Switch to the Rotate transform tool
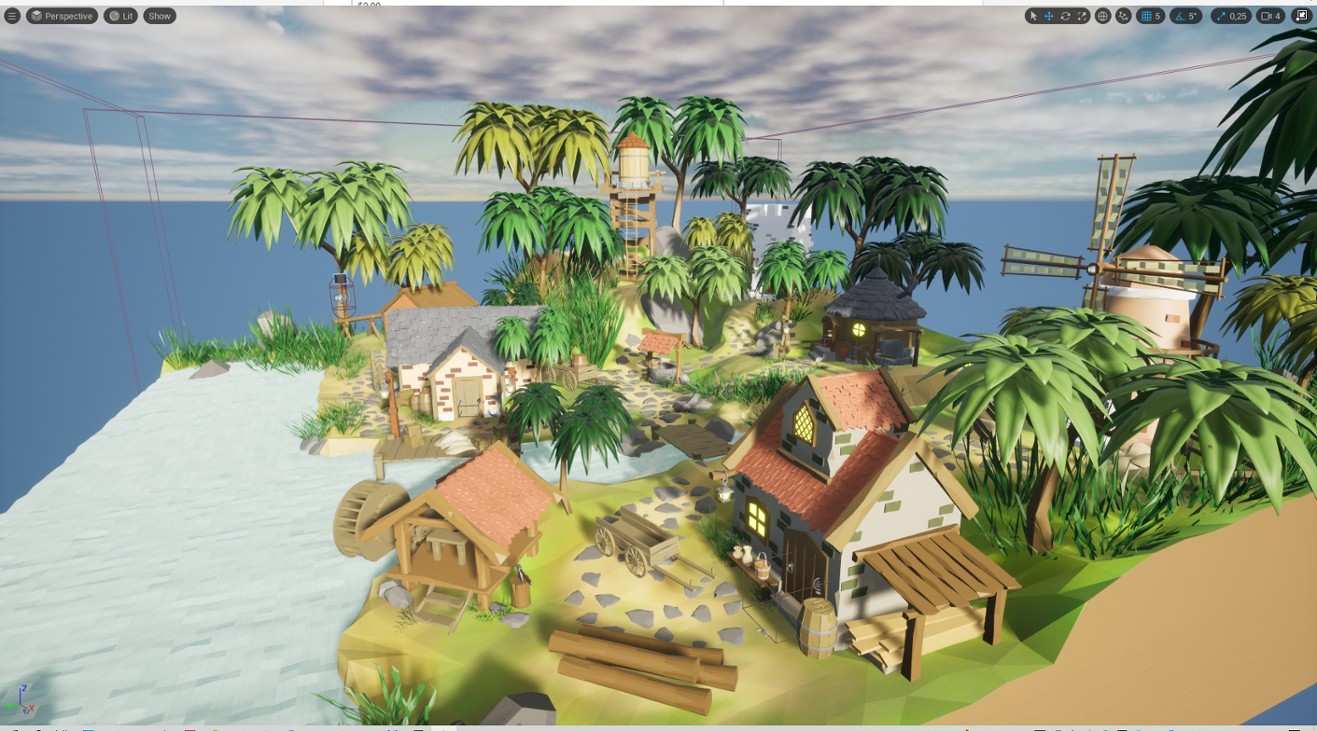Viewport: 1317px width, 731px height. [1065, 15]
